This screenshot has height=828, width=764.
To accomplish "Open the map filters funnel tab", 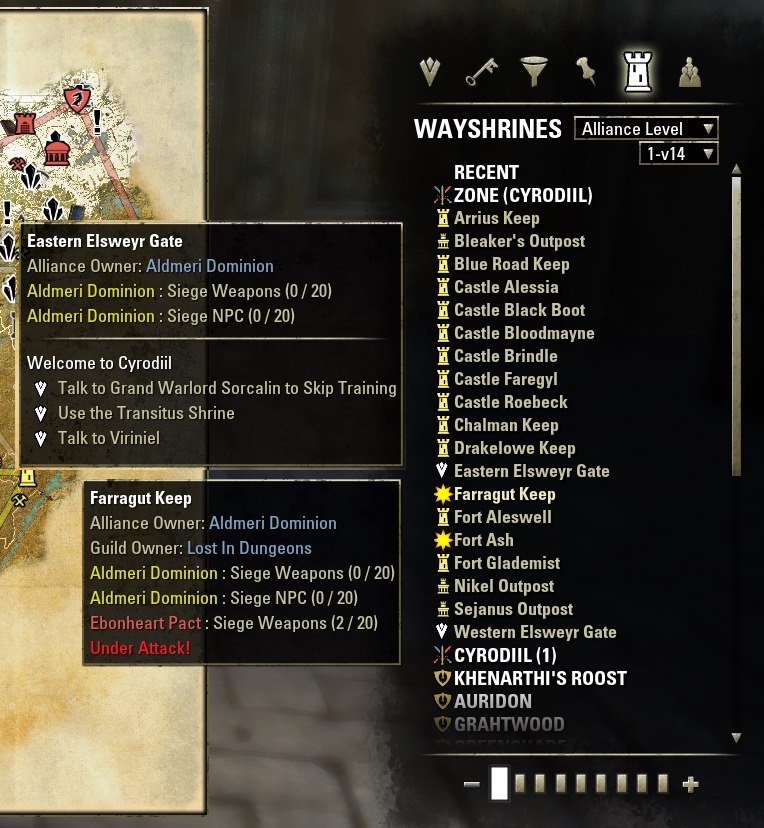I will (534, 71).
